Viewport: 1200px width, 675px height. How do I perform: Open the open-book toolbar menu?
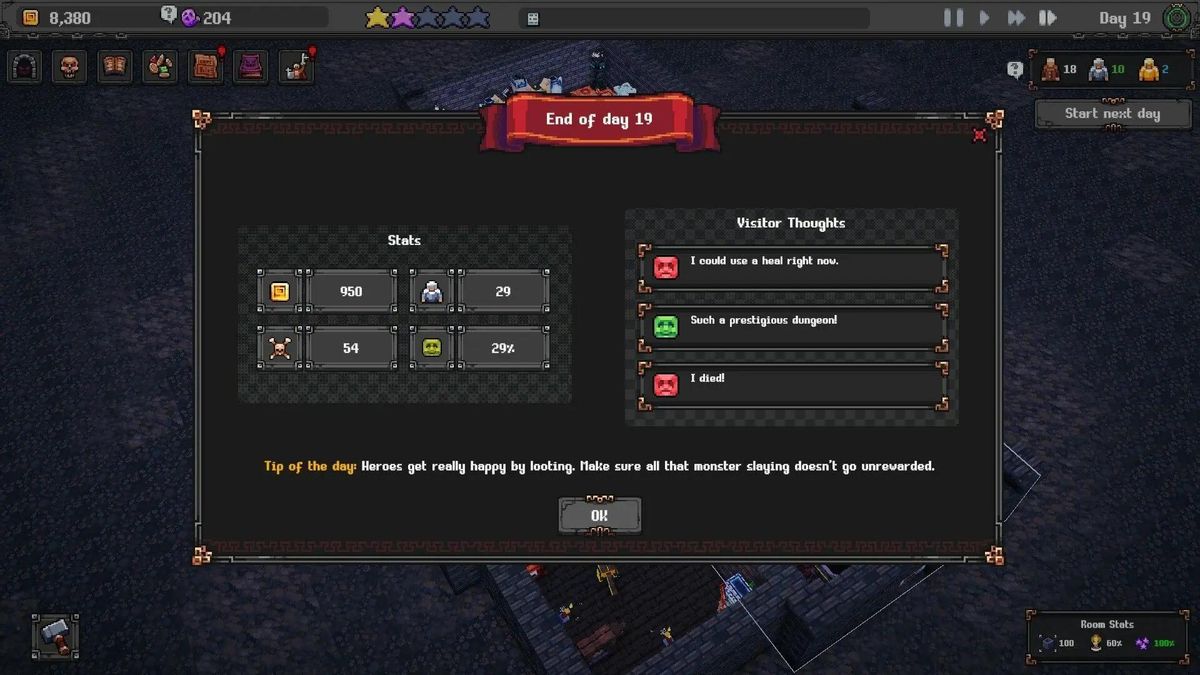coord(115,67)
